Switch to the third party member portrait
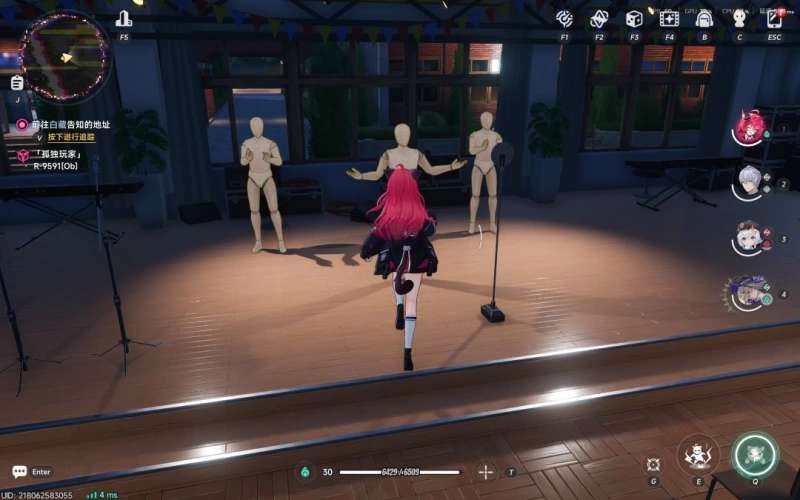This screenshot has height=500, width=800. coord(748,237)
